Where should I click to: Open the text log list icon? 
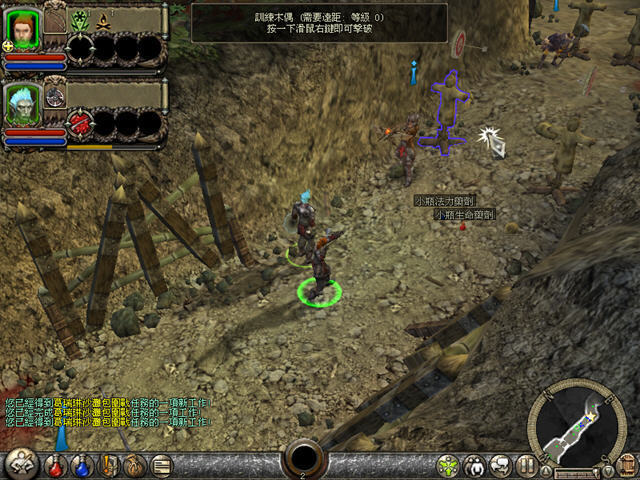click(x=160, y=465)
